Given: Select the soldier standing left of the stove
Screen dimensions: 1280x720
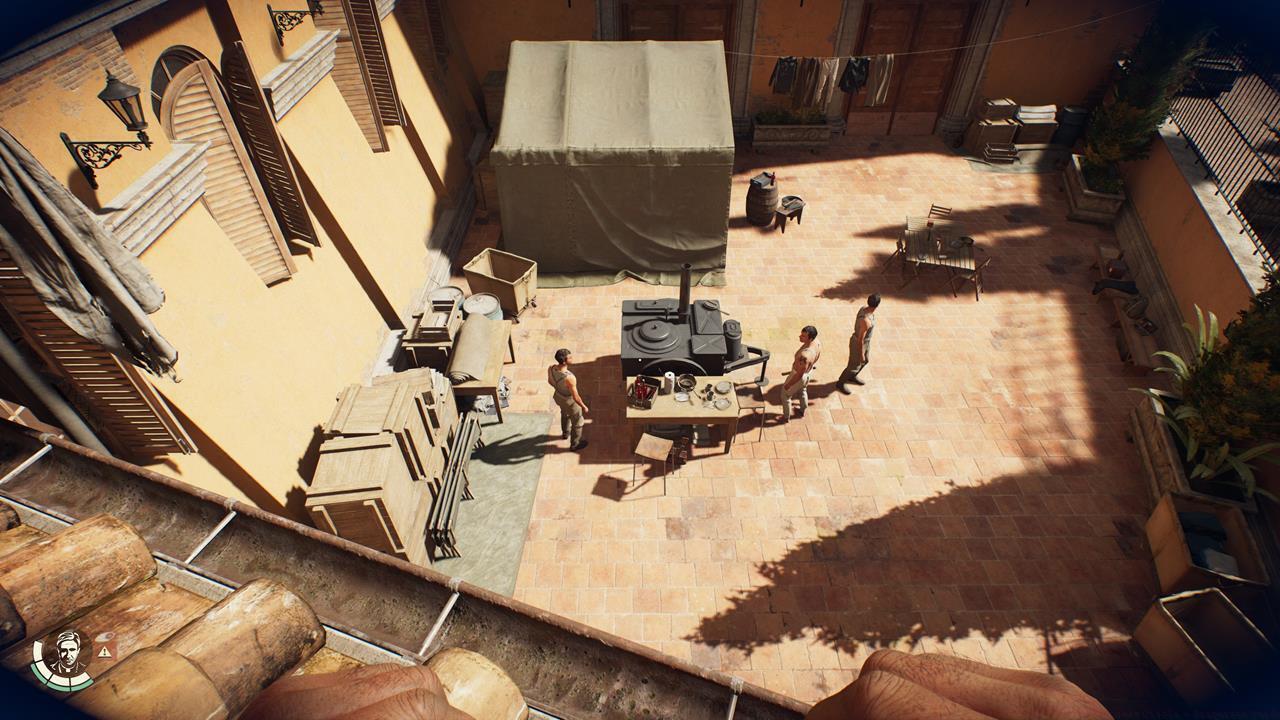Looking at the screenshot, I should coord(567,390).
